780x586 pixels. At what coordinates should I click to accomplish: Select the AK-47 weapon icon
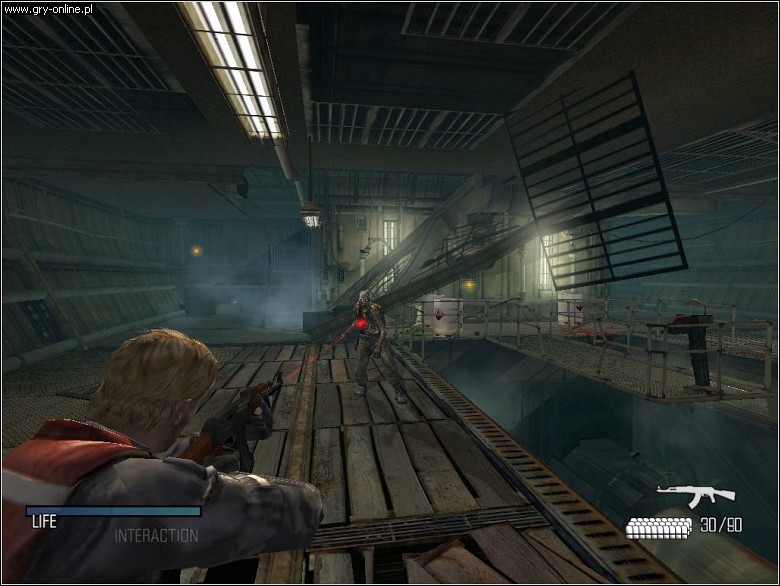695,496
